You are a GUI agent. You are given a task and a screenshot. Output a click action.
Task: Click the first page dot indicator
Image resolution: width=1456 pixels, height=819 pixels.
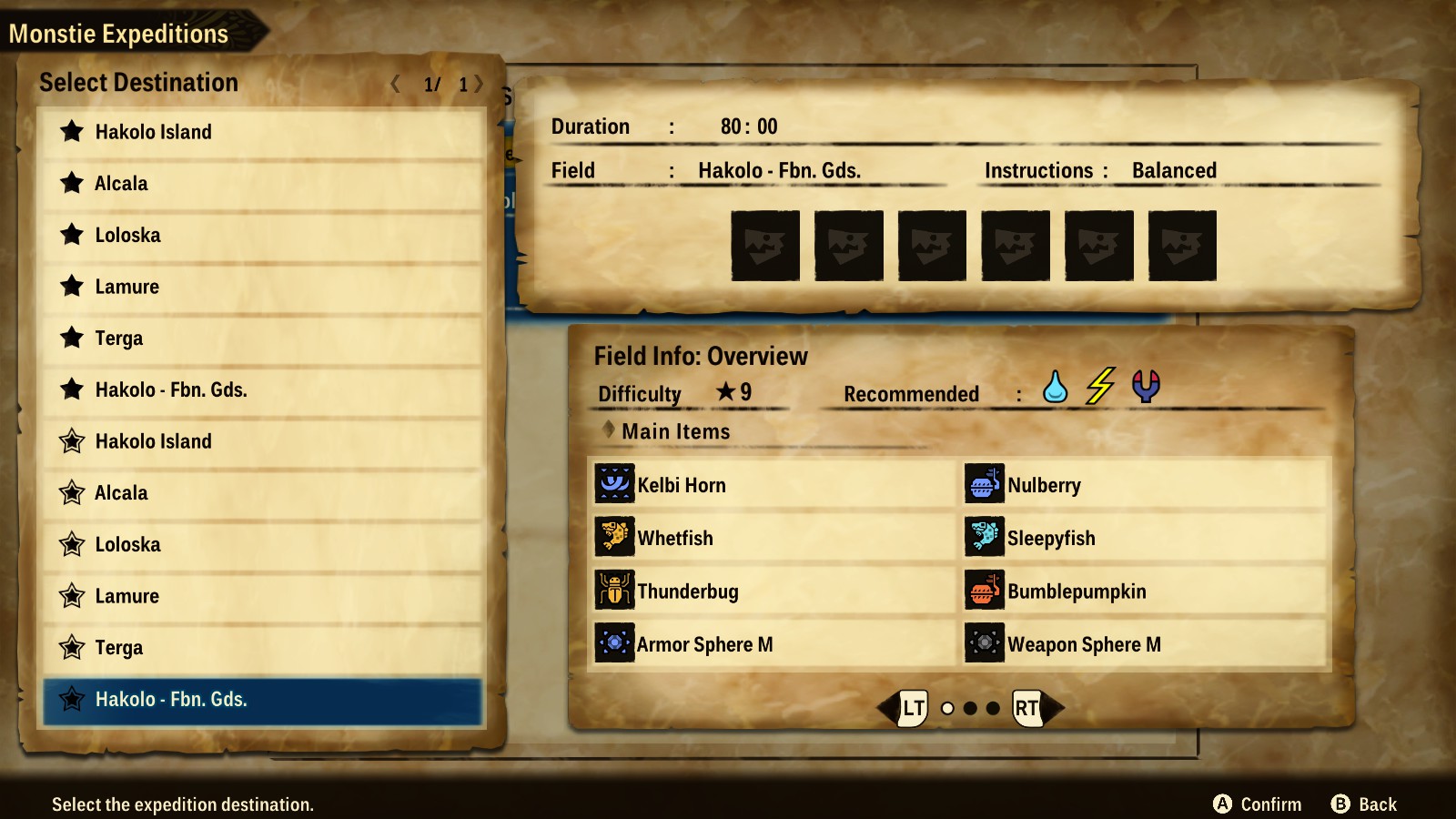[x=948, y=706]
